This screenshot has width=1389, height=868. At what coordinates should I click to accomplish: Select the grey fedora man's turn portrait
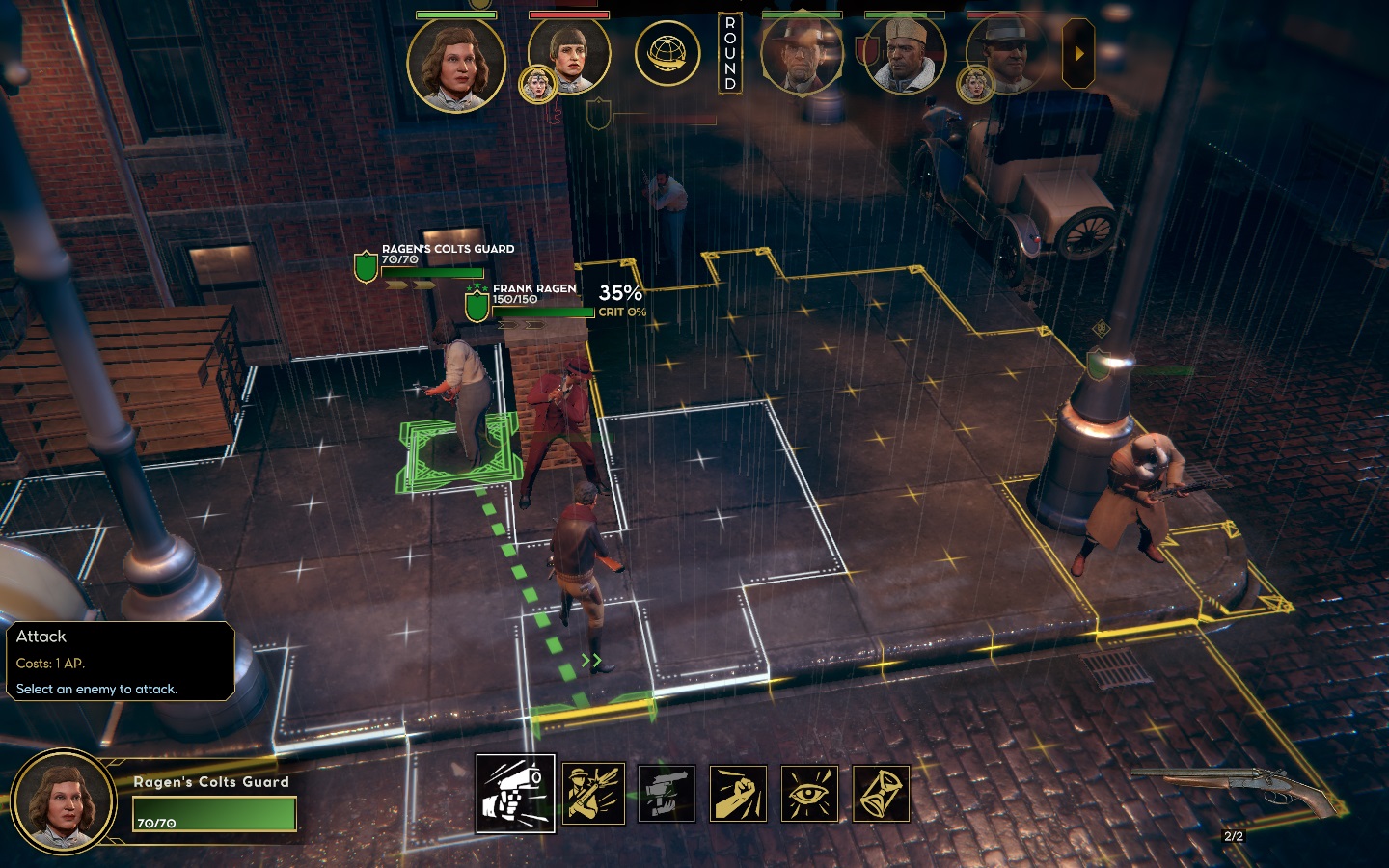[1006, 56]
